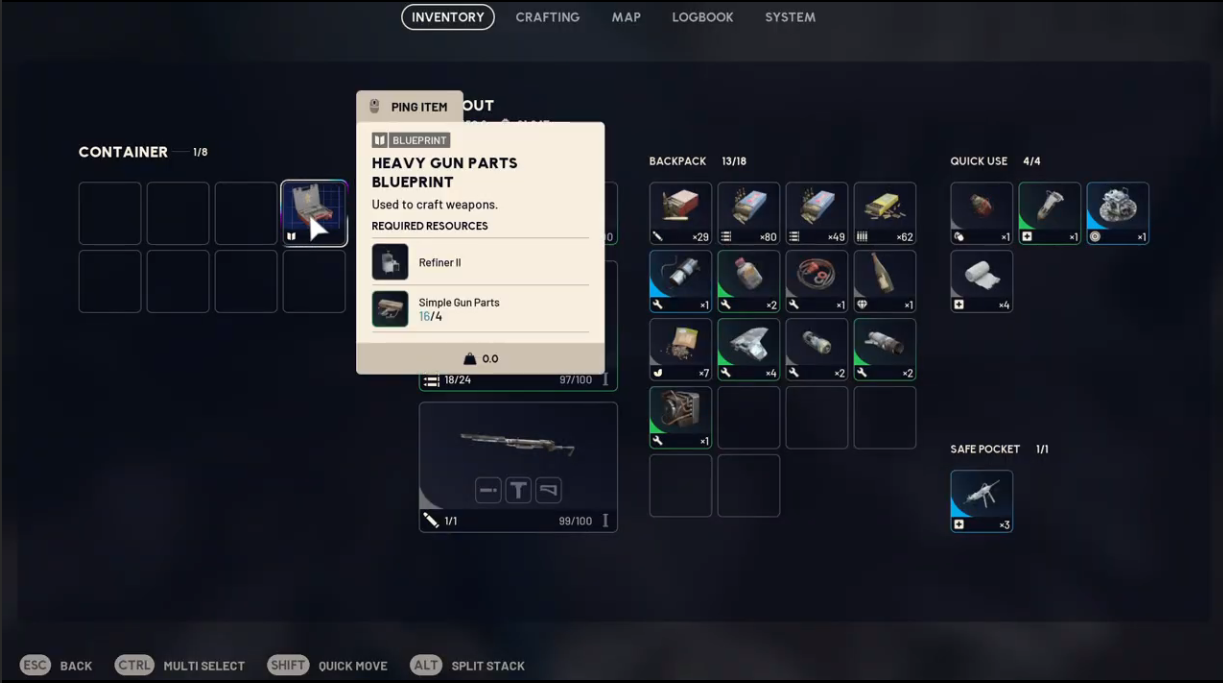Viewport: 1223px width, 683px height.
Task: Switch to the Crafting tab
Action: click(x=547, y=17)
